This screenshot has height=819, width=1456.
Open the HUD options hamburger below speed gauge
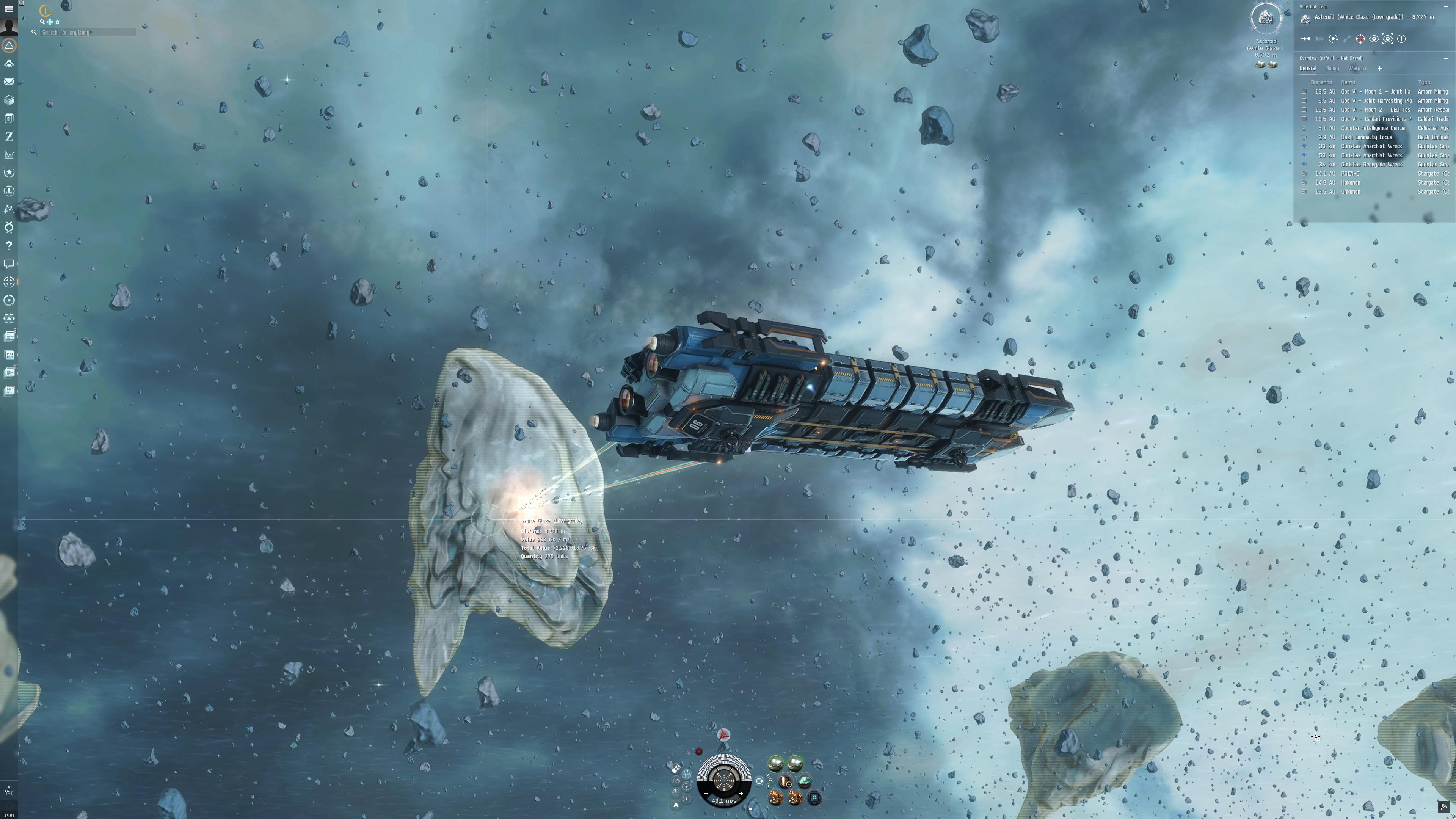751,809
